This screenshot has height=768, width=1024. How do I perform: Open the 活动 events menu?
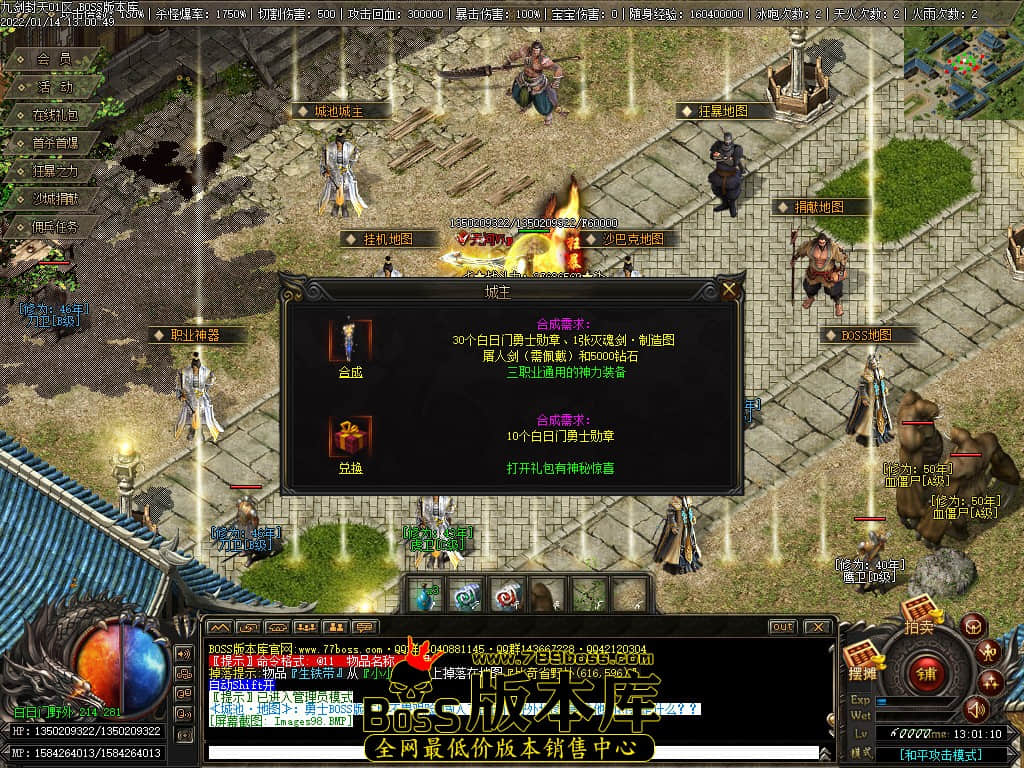click(x=55, y=87)
